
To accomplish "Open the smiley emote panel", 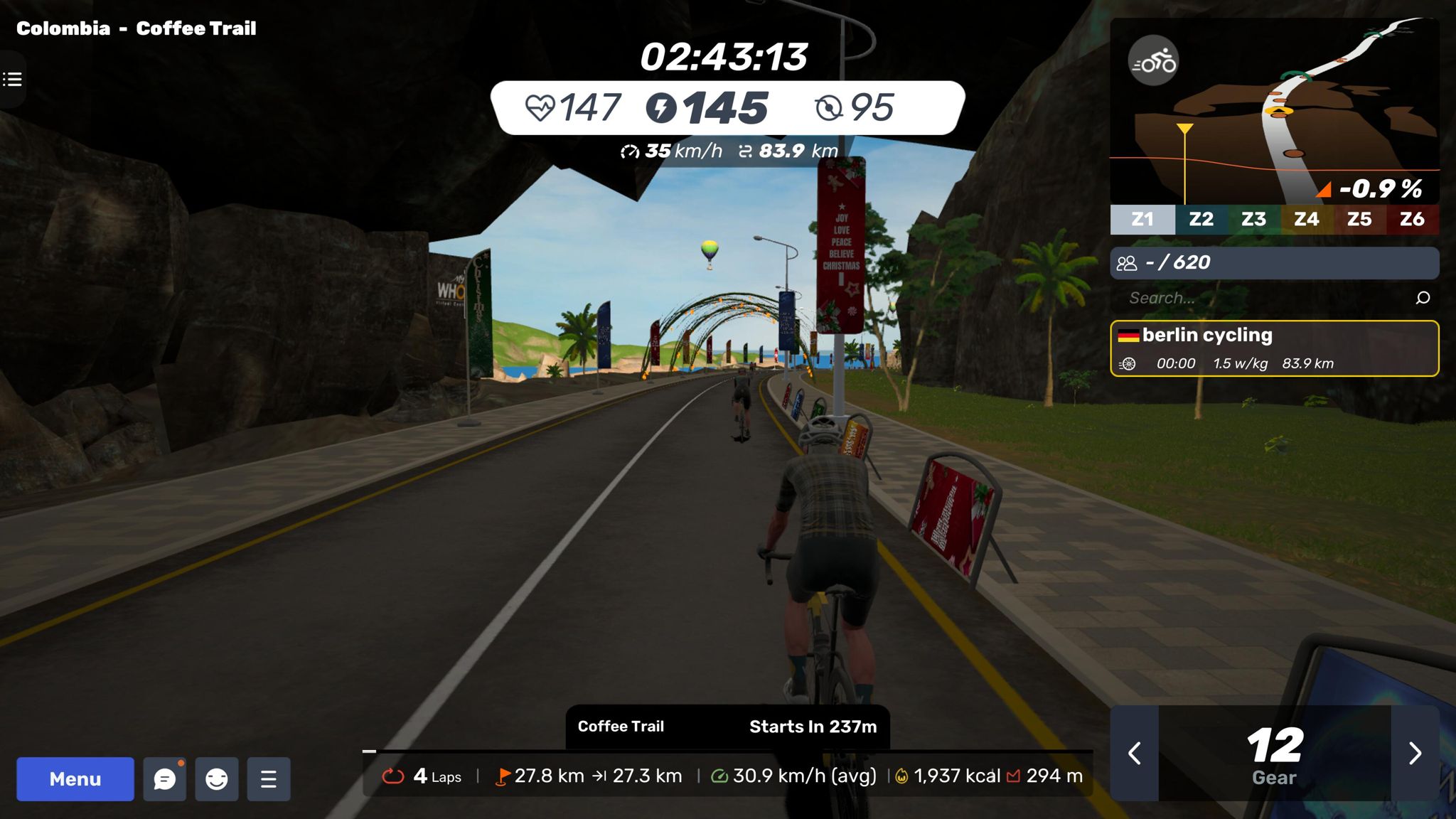I will coord(216,779).
